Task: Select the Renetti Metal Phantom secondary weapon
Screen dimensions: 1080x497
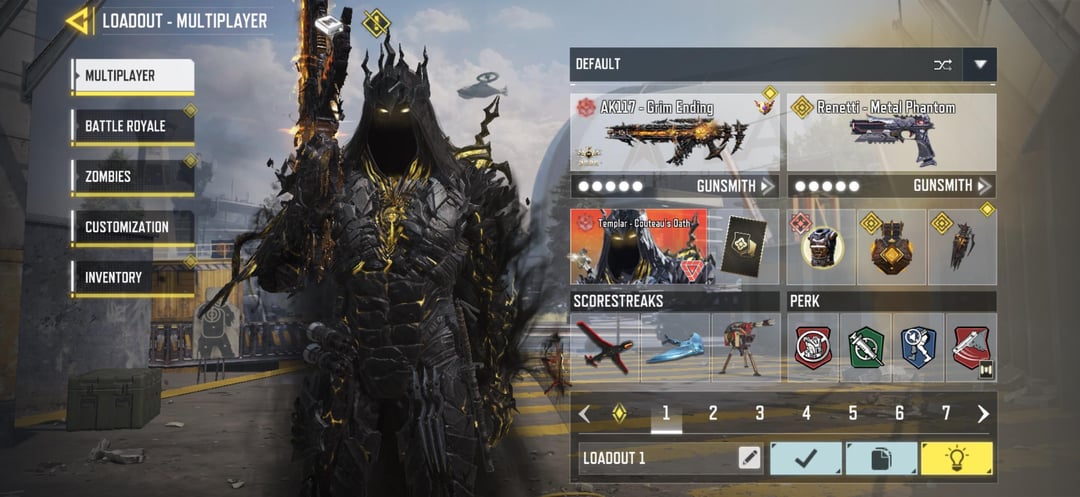Action: click(891, 133)
